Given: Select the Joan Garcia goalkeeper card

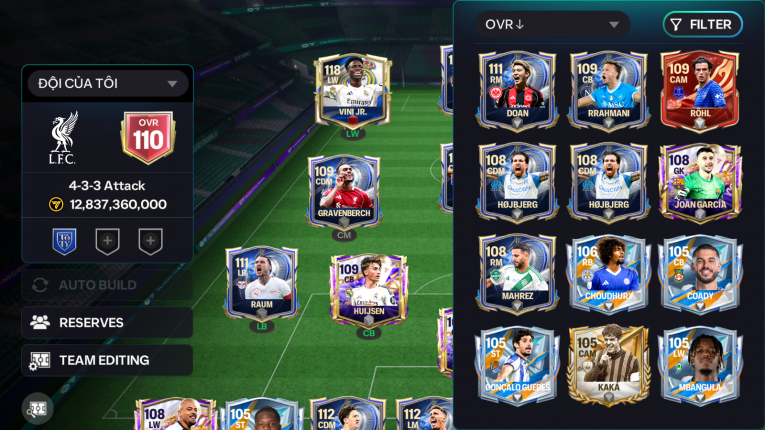Looking at the screenshot, I should [x=699, y=181].
